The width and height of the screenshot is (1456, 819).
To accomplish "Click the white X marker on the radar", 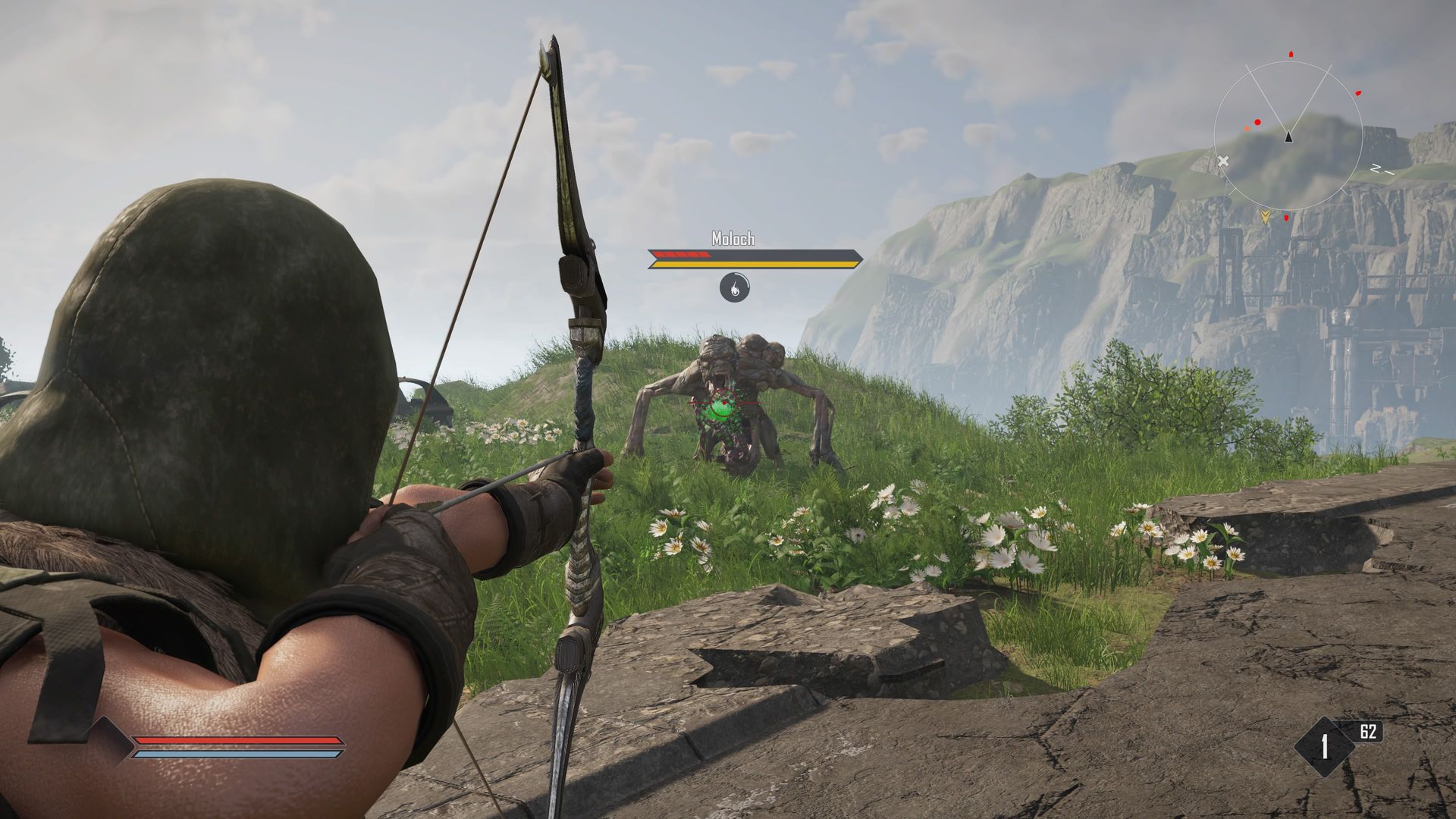I will click(1222, 161).
